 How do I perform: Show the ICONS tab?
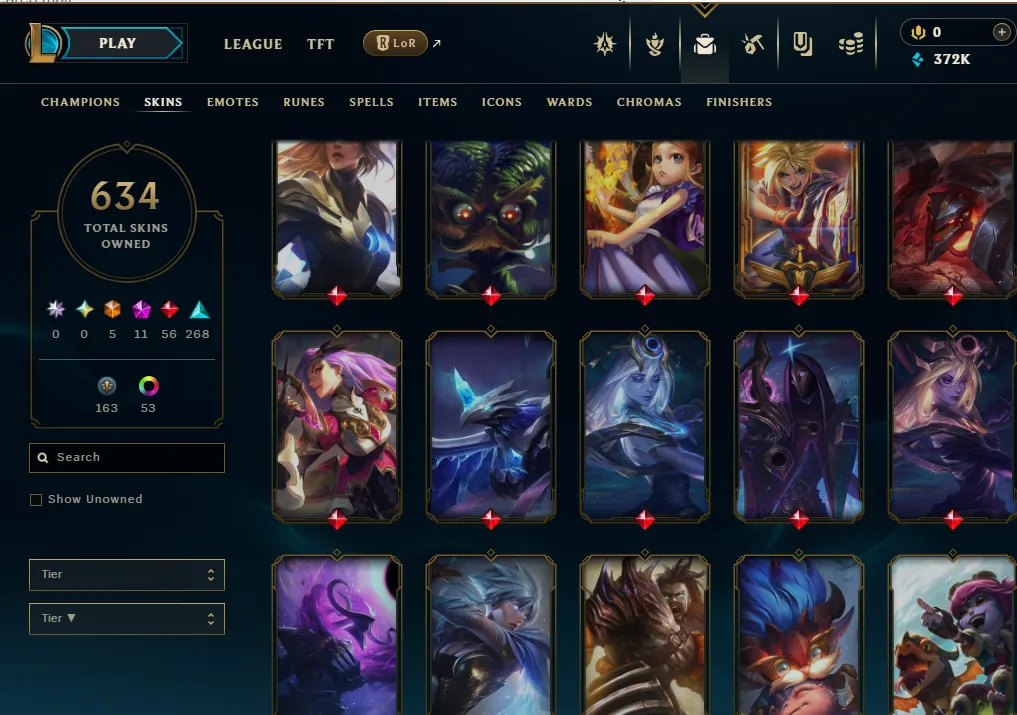(501, 102)
